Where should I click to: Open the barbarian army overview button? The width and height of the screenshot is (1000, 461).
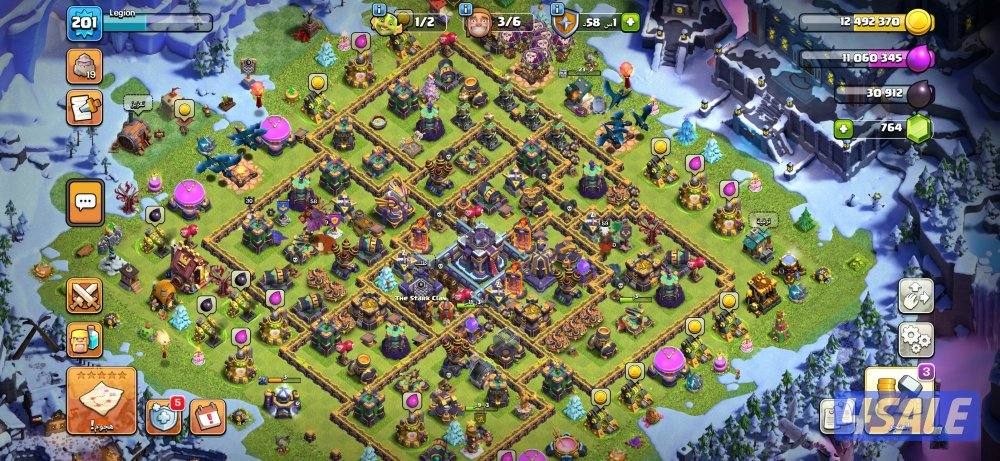(x=85, y=339)
